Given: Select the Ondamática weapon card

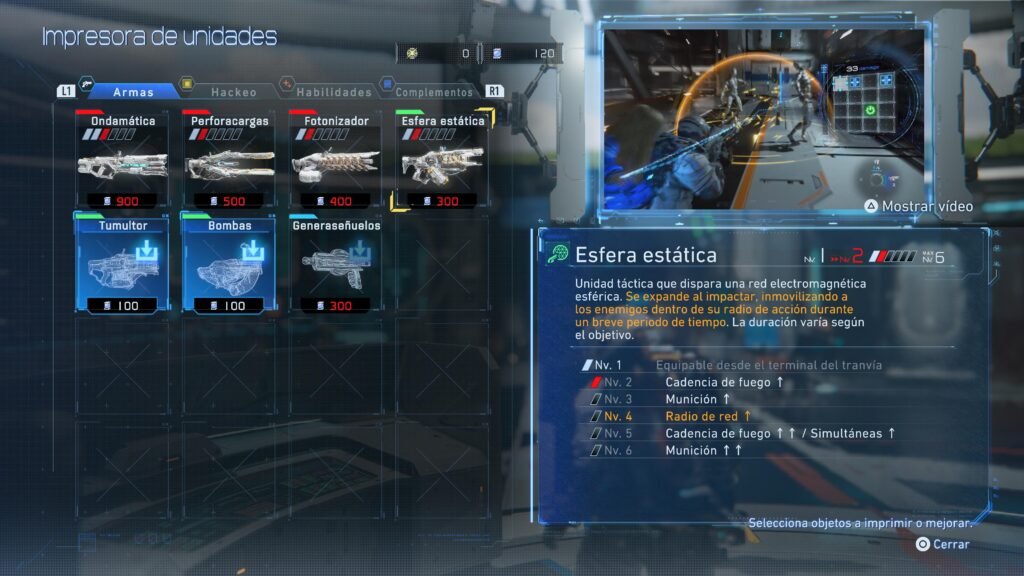Looking at the screenshot, I should (x=122, y=160).
